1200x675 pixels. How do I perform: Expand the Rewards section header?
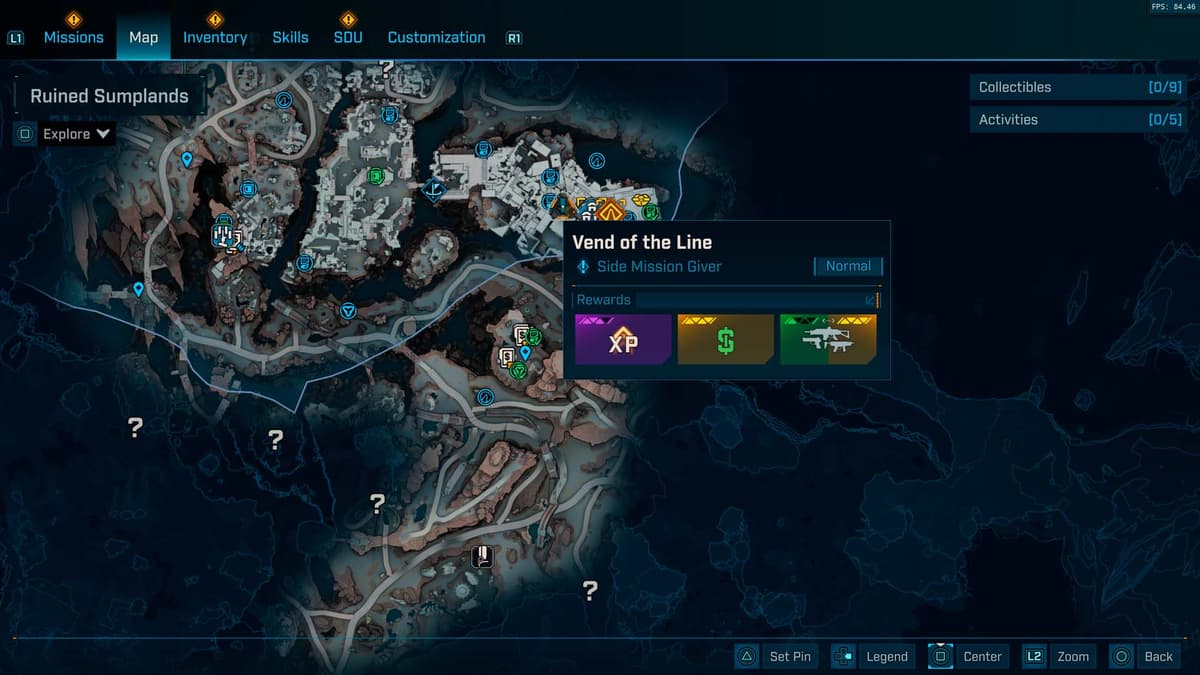(727, 300)
